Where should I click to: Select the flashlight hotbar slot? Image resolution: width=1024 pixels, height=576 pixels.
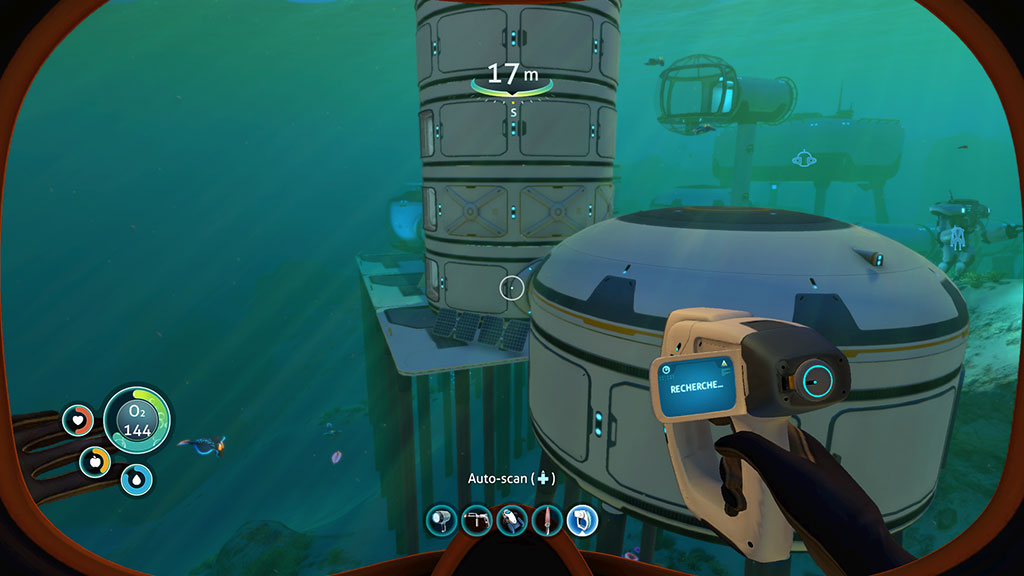(441, 519)
